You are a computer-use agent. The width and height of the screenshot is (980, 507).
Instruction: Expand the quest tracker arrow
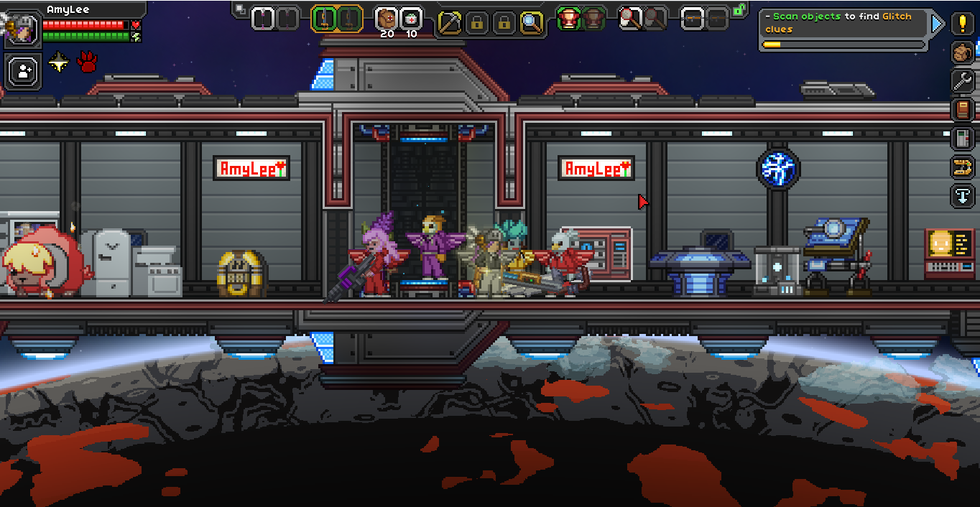tap(937, 23)
